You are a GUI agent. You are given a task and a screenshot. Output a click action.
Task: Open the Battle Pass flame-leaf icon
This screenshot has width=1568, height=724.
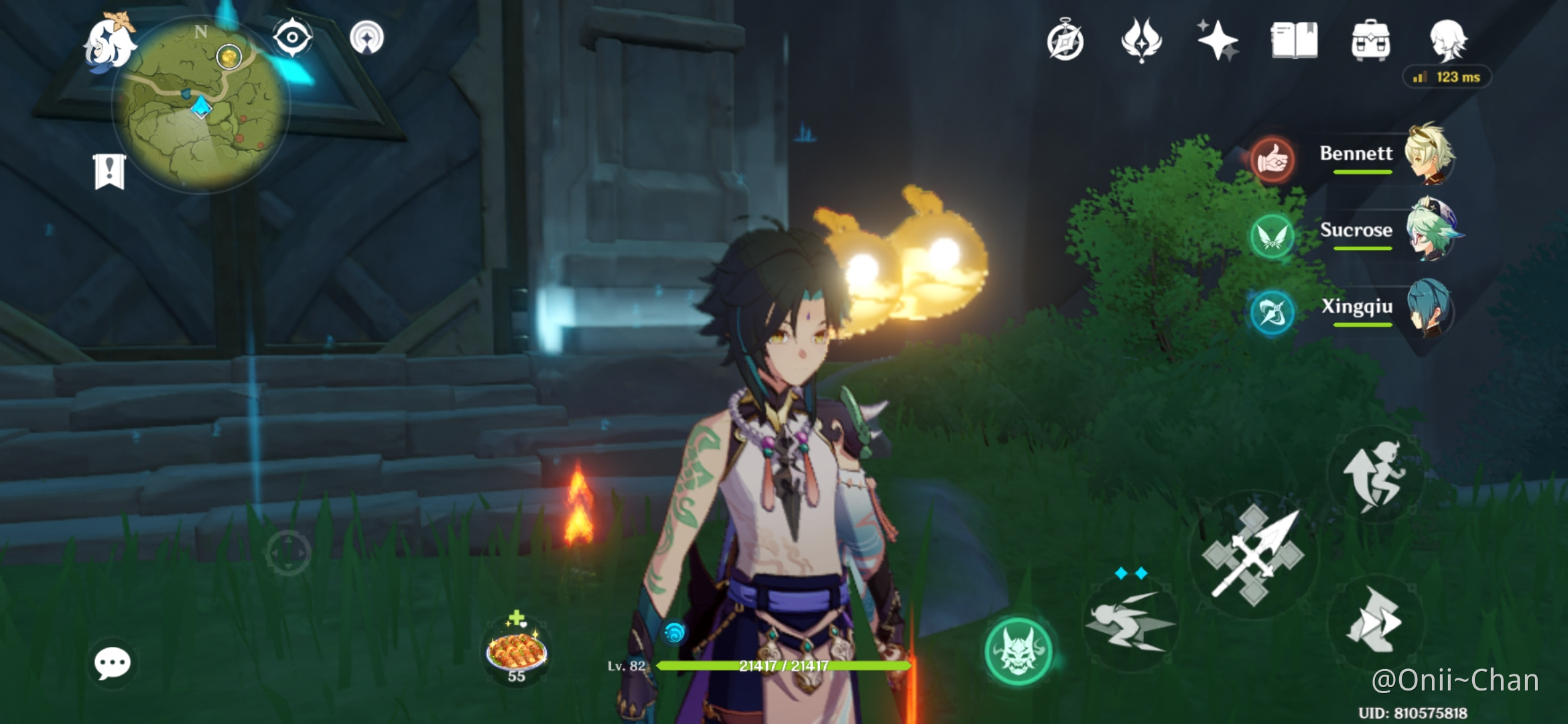1141,40
